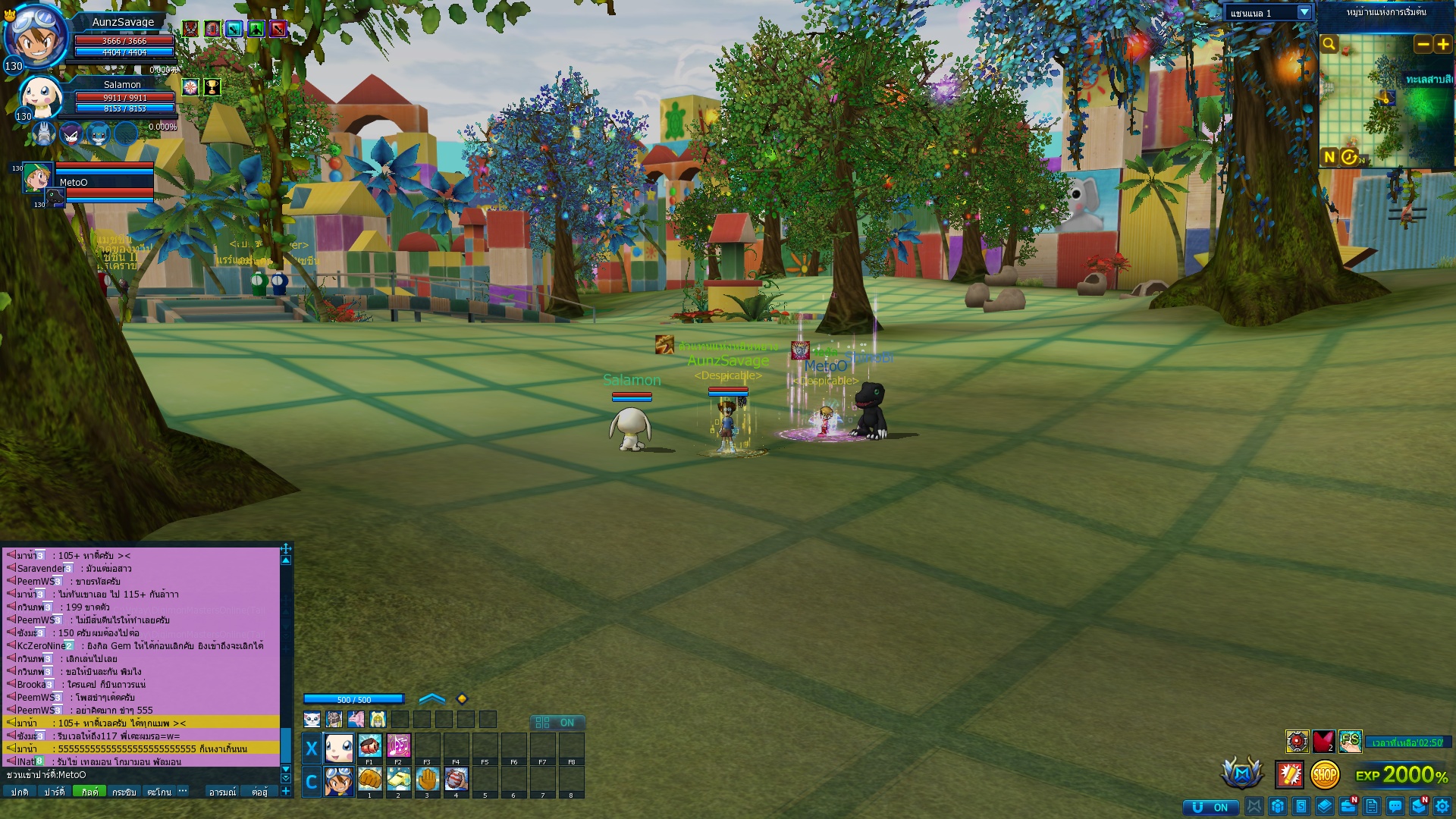
Task: Zoom in the minimap with plus button
Action: (x=1442, y=45)
